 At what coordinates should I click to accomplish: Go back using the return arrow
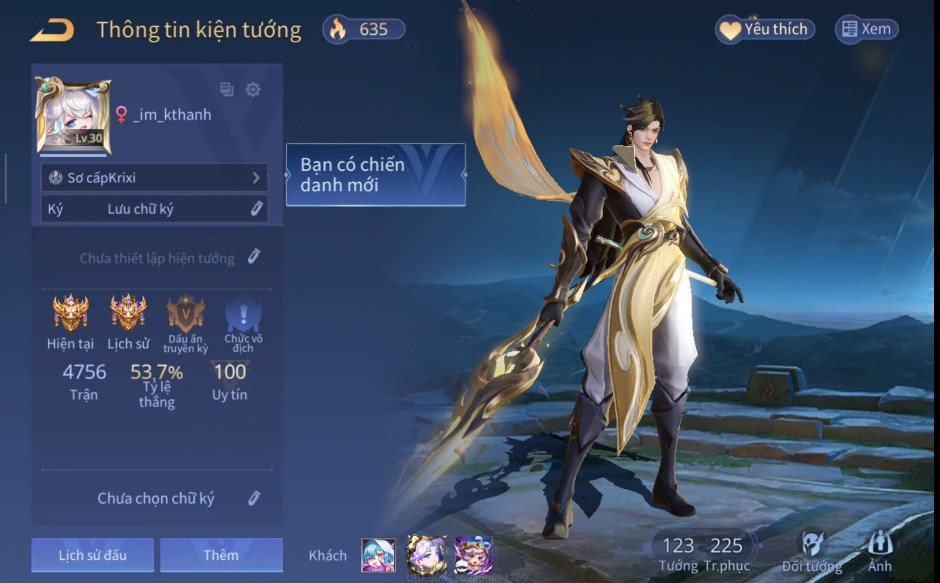pyautogui.click(x=52, y=30)
